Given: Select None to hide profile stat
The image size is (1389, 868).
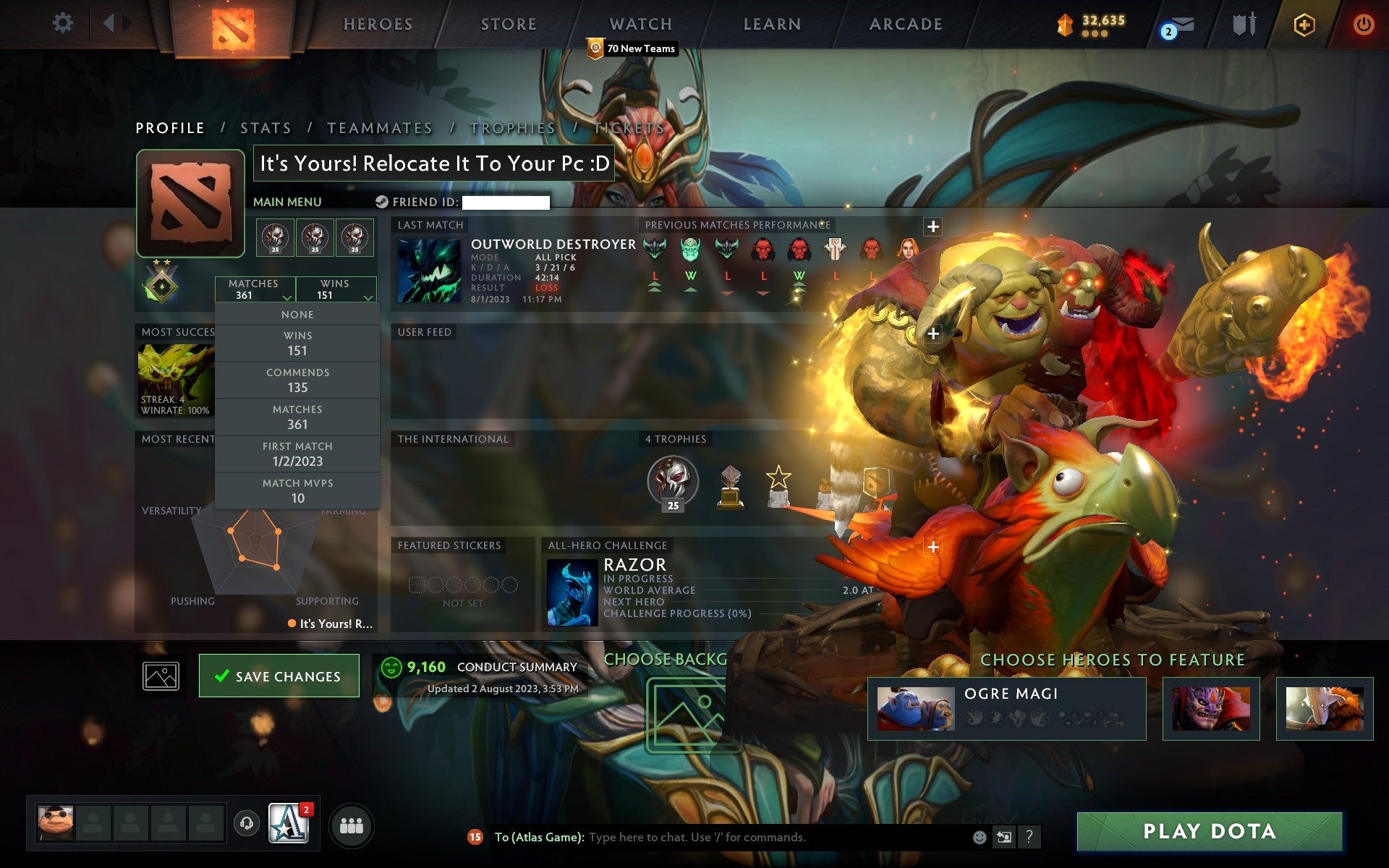Looking at the screenshot, I should [x=297, y=314].
